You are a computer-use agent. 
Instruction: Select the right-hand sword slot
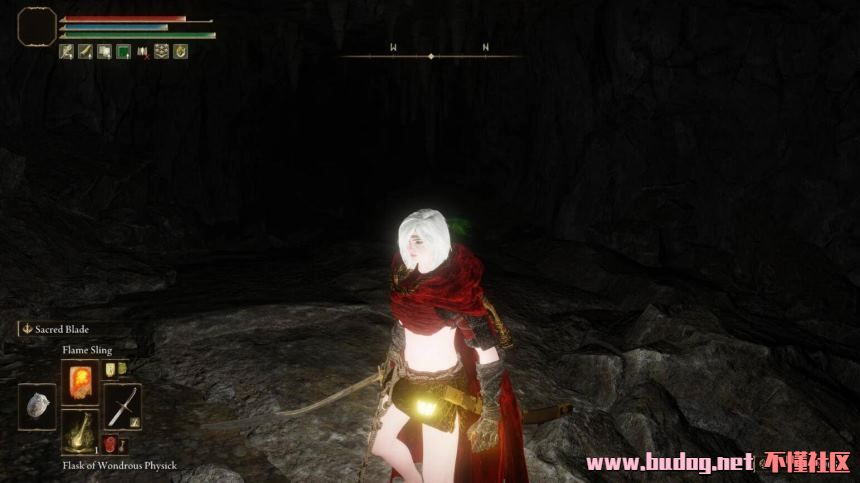point(123,406)
